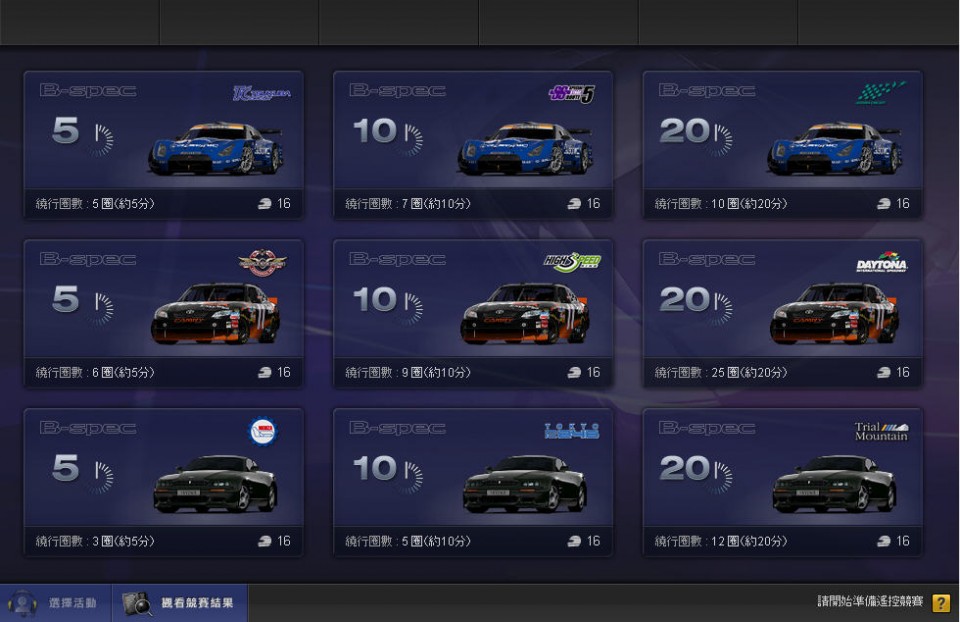Open the 選擇活動 event selection button
960x622 pixels.
point(55,603)
